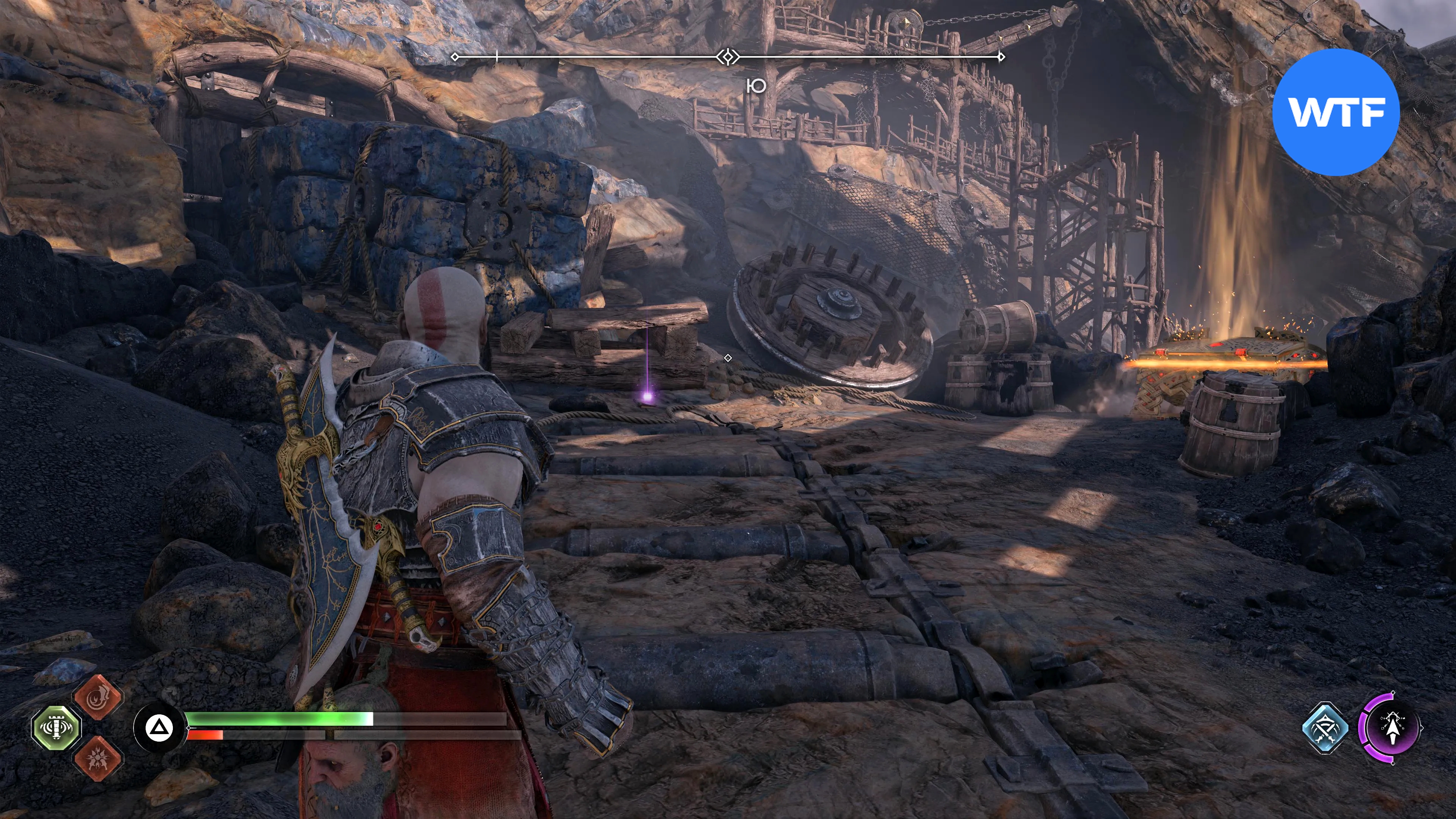This screenshot has height=819, width=1456.
Task: Activate the green octagonal relic ability
Action: coord(56,728)
